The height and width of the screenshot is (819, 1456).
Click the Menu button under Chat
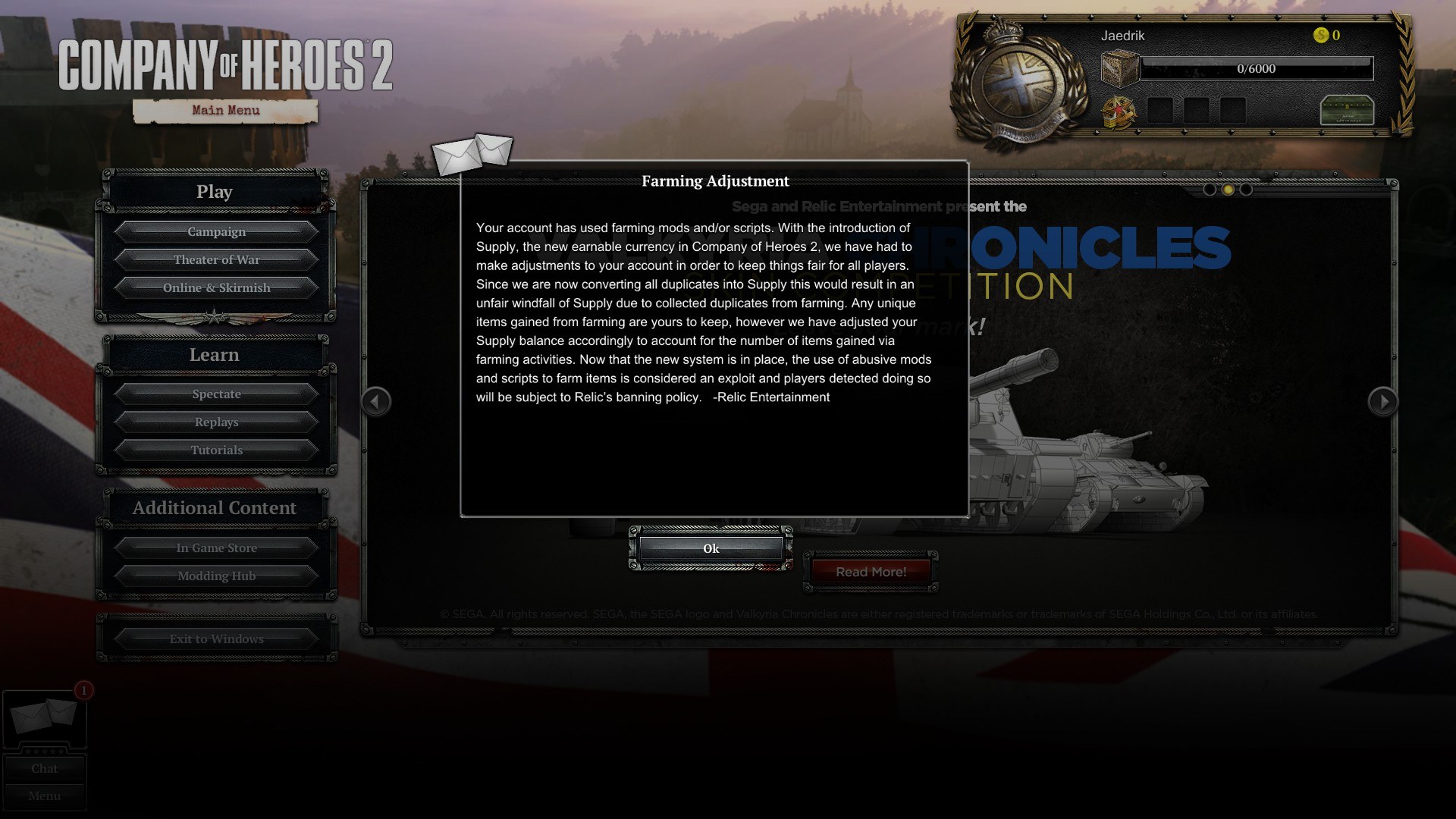point(44,795)
